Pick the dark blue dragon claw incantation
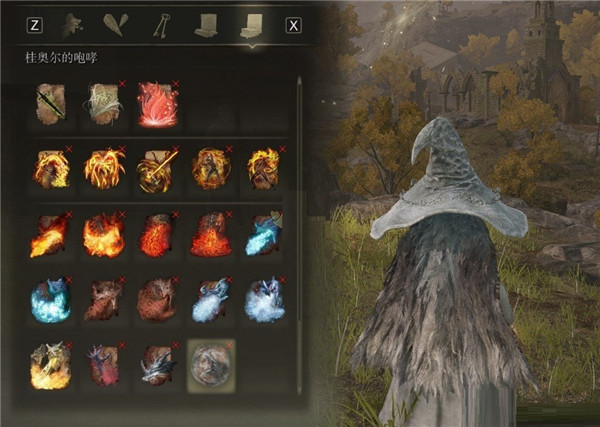 point(155,365)
